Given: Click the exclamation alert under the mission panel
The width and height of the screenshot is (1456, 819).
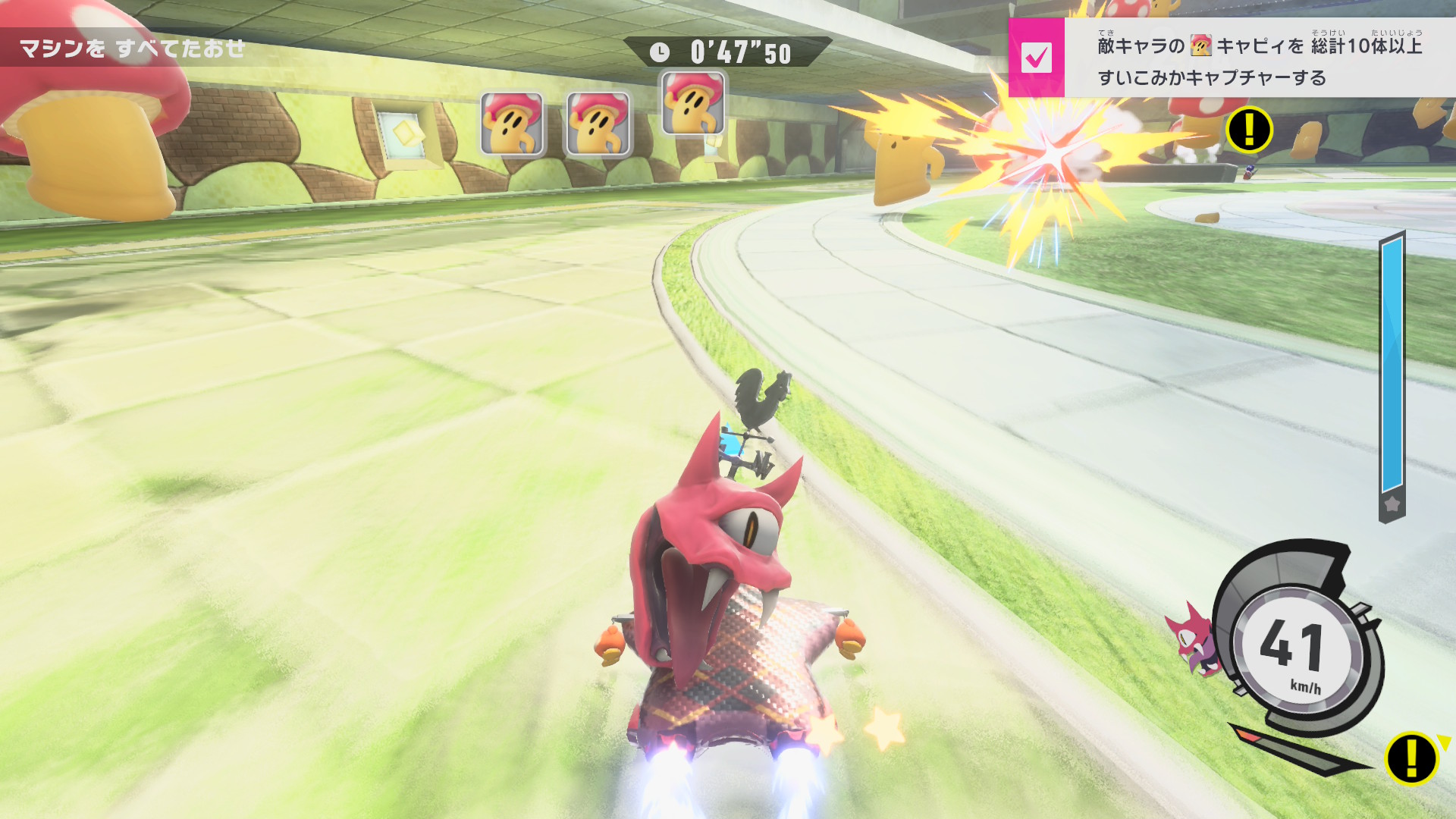Looking at the screenshot, I should click(x=1249, y=130).
